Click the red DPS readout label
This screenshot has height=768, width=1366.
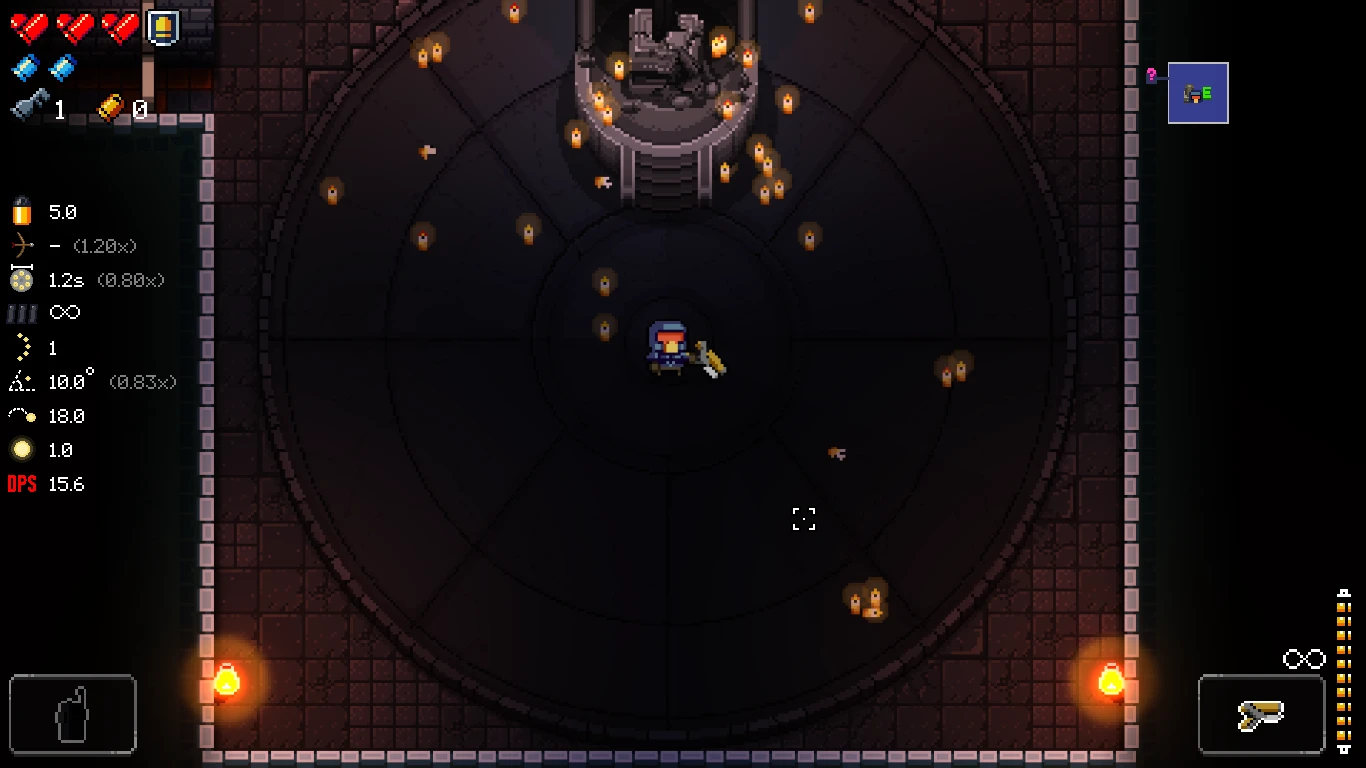pyautogui.click(x=21, y=484)
